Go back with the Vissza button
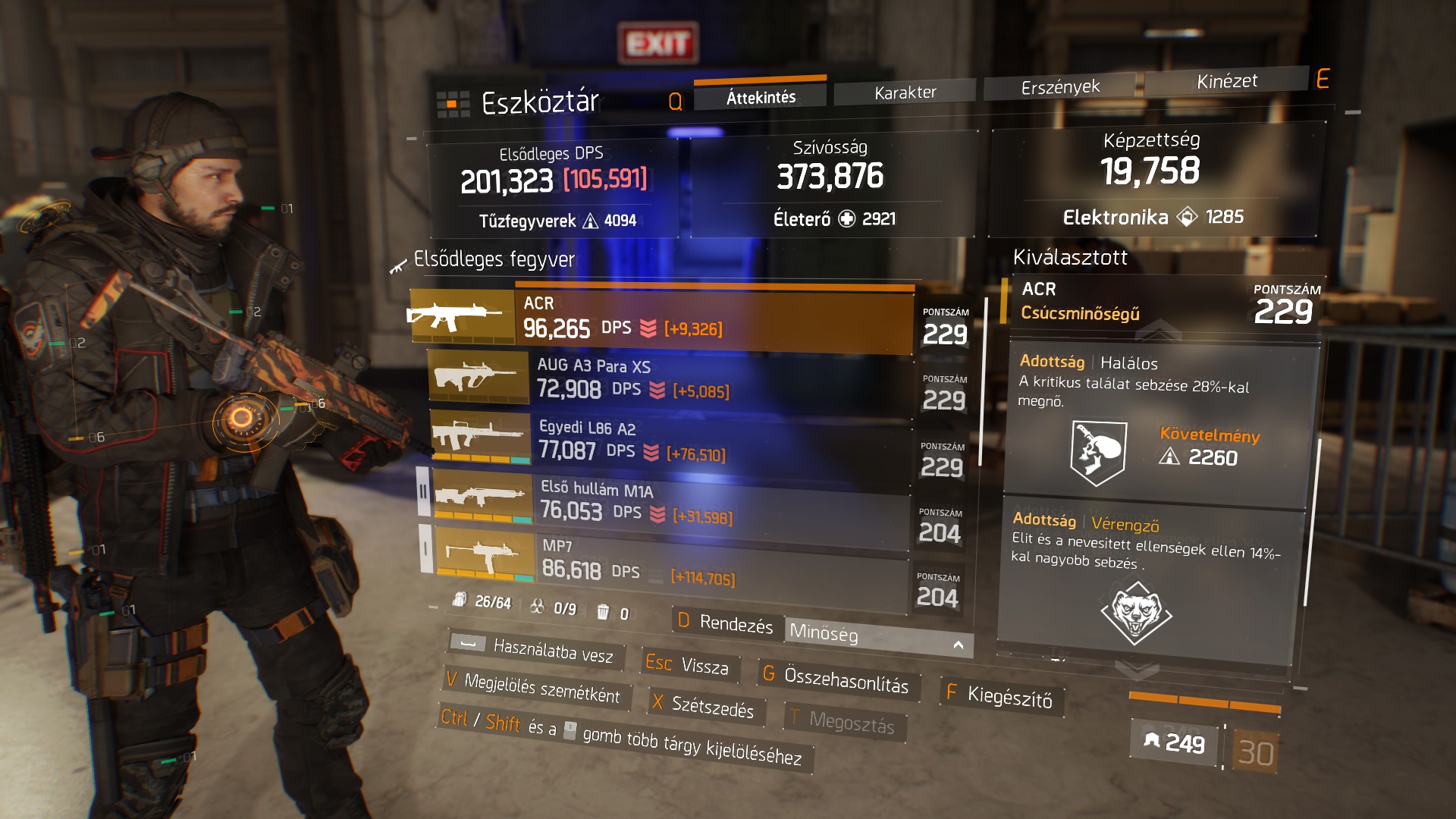Viewport: 1456px width, 819px height. point(687,664)
